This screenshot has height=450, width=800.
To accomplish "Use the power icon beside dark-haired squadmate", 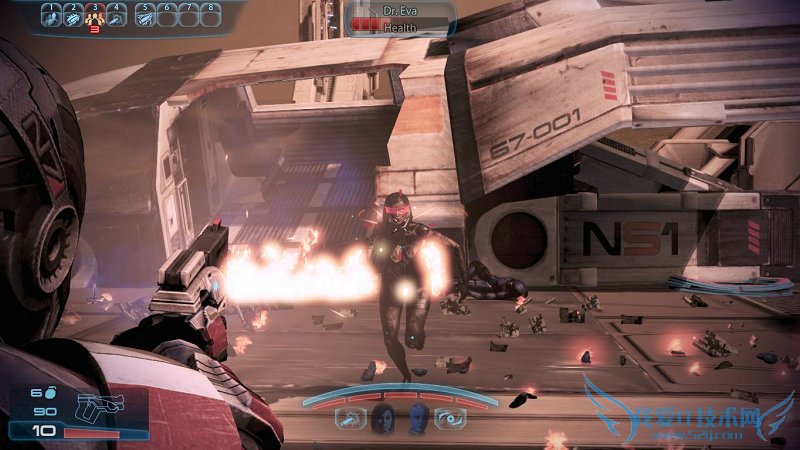I will [x=351, y=420].
